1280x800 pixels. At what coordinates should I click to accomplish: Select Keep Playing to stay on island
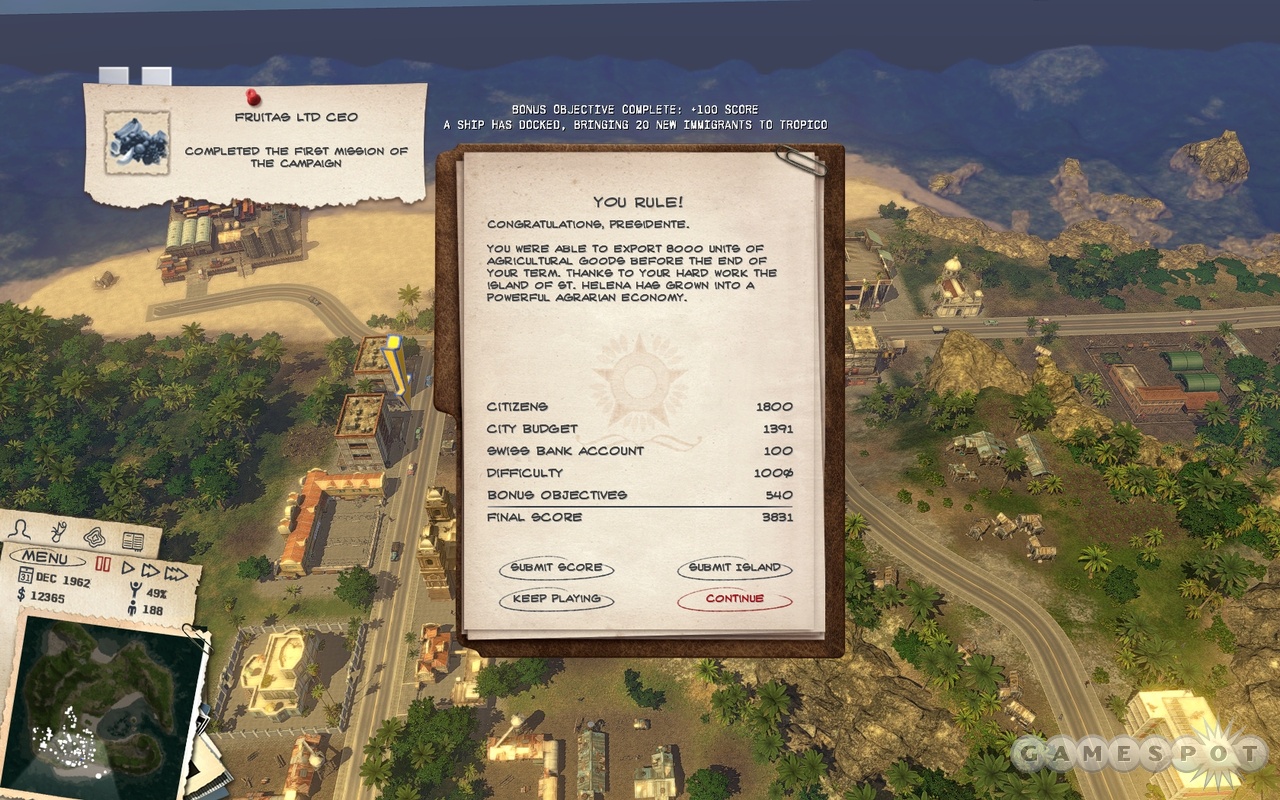point(556,599)
